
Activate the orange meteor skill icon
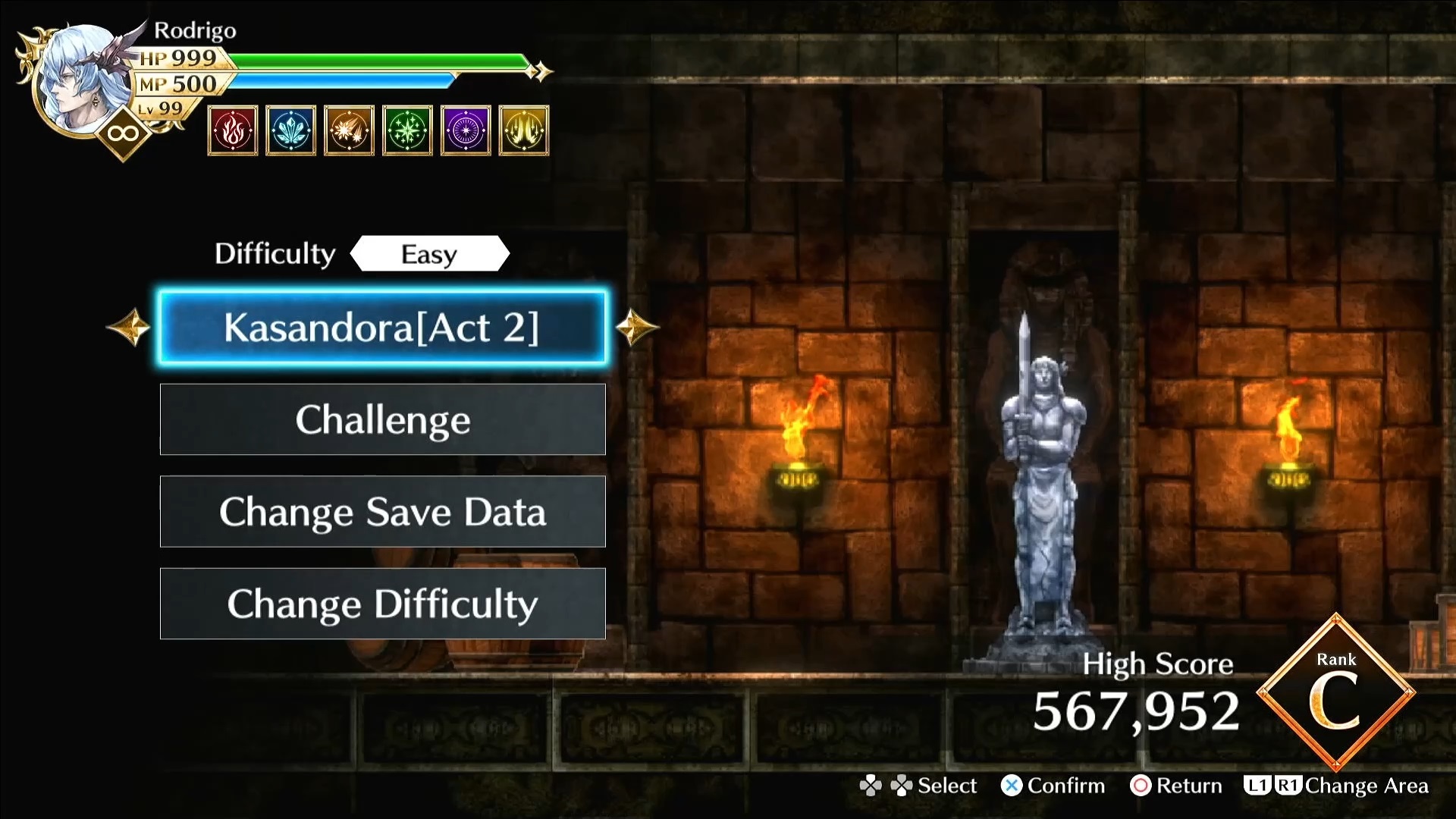[349, 130]
